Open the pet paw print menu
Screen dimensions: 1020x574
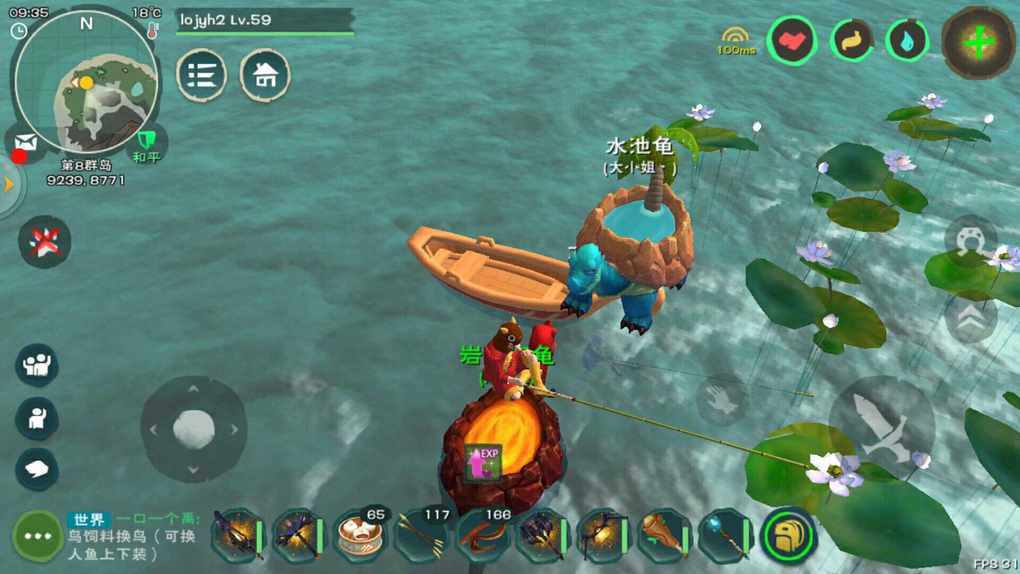(45, 242)
